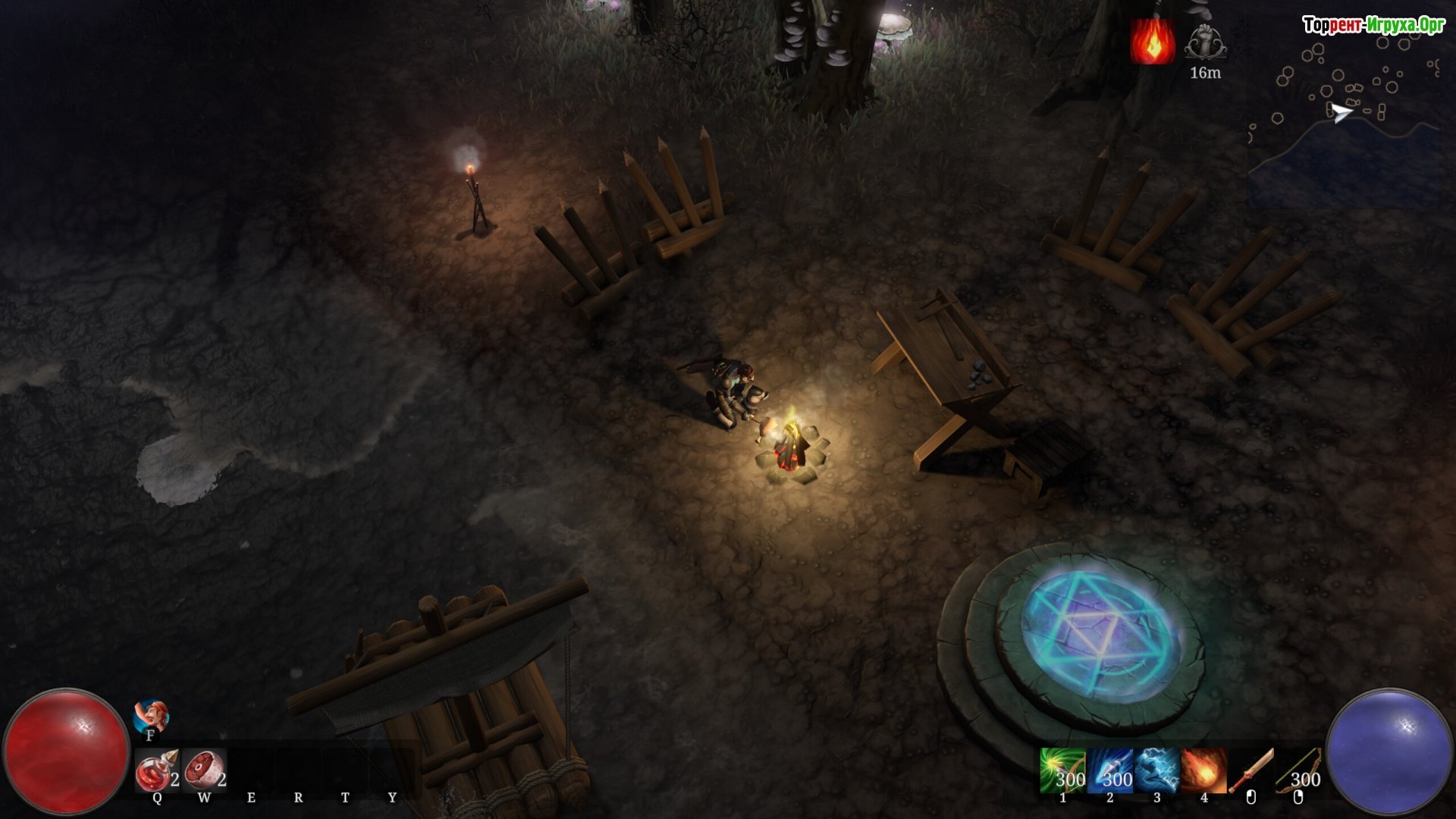Open the watermark link in the corner

pyautogui.click(x=1373, y=25)
